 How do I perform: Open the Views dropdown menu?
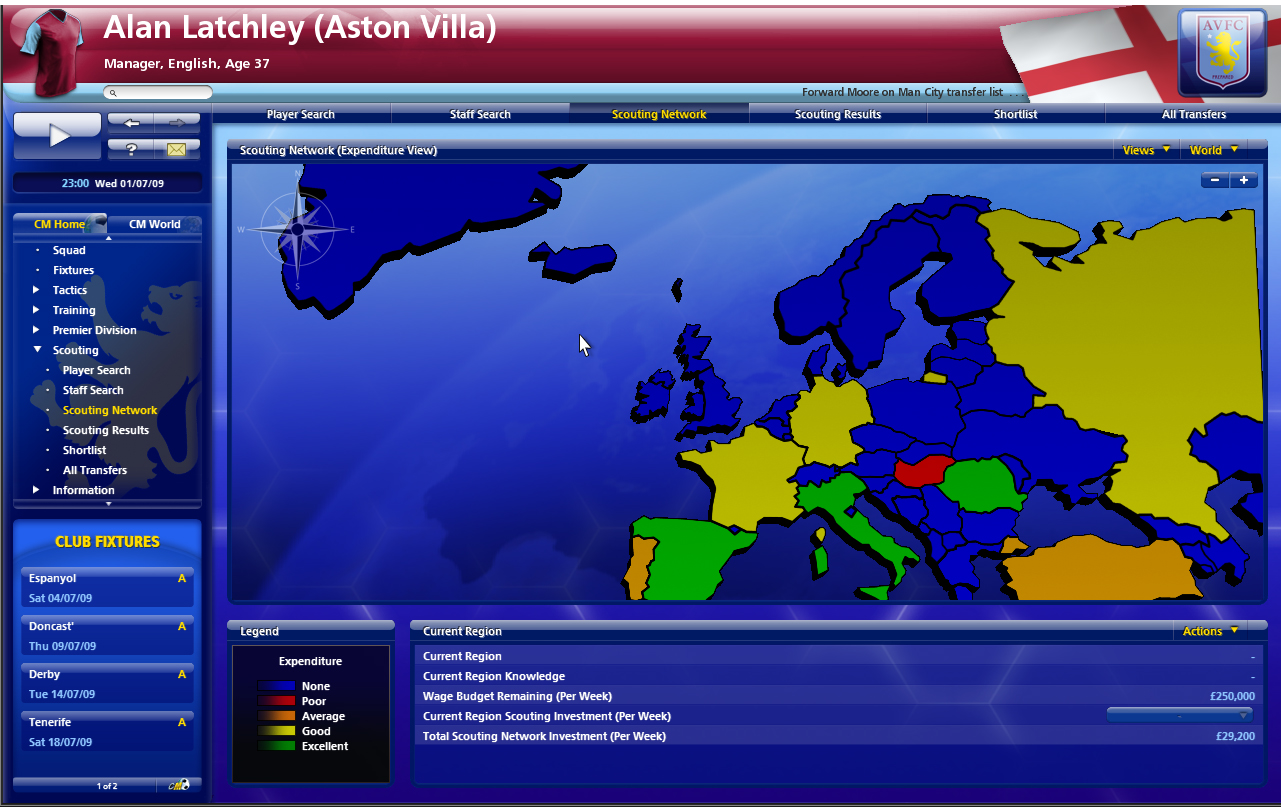[1145, 150]
